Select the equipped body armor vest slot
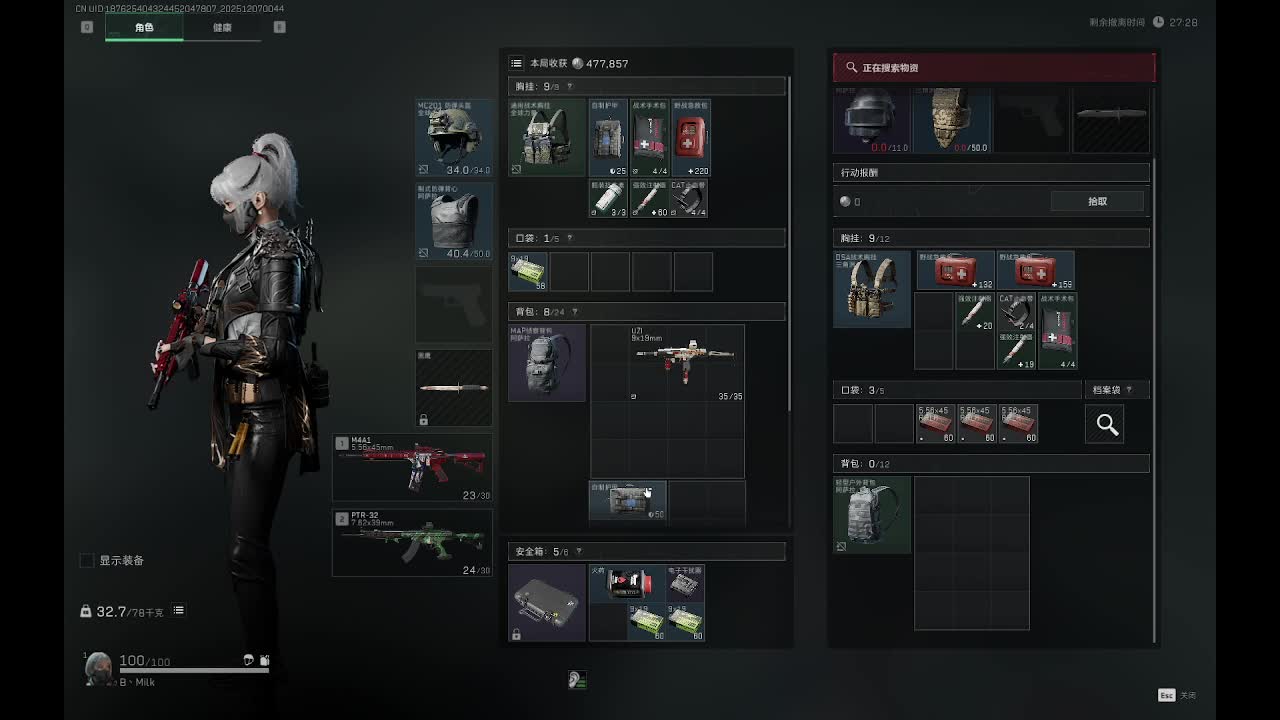The image size is (1280, 720). pyautogui.click(x=454, y=221)
